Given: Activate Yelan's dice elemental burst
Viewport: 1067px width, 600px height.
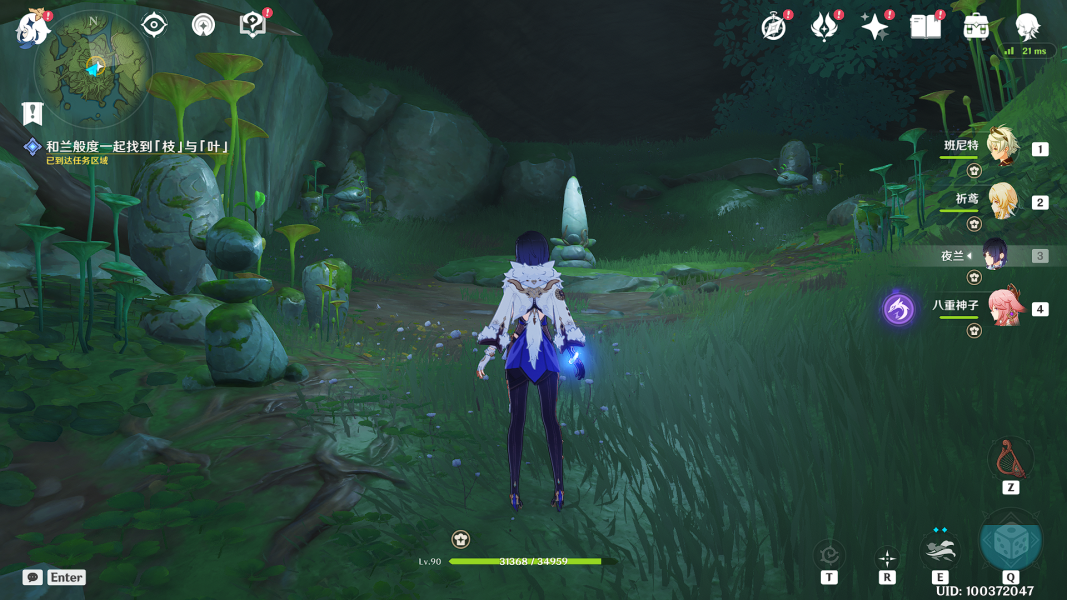Looking at the screenshot, I should [x=1010, y=541].
